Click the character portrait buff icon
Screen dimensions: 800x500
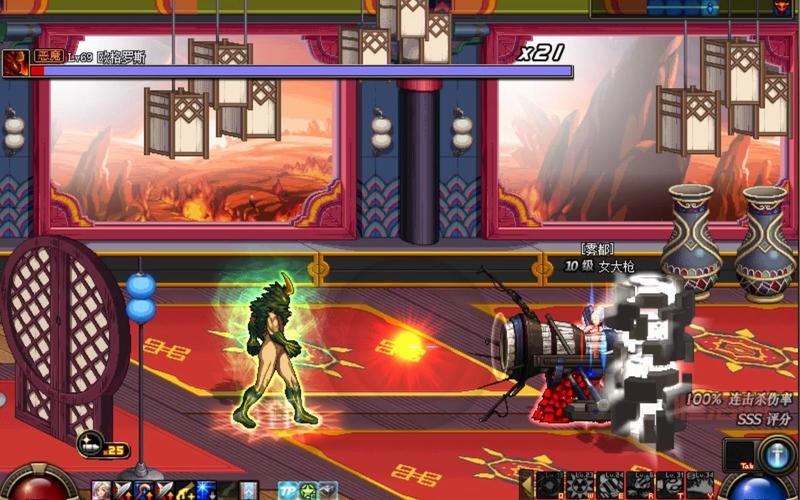click(x=101, y=490)
